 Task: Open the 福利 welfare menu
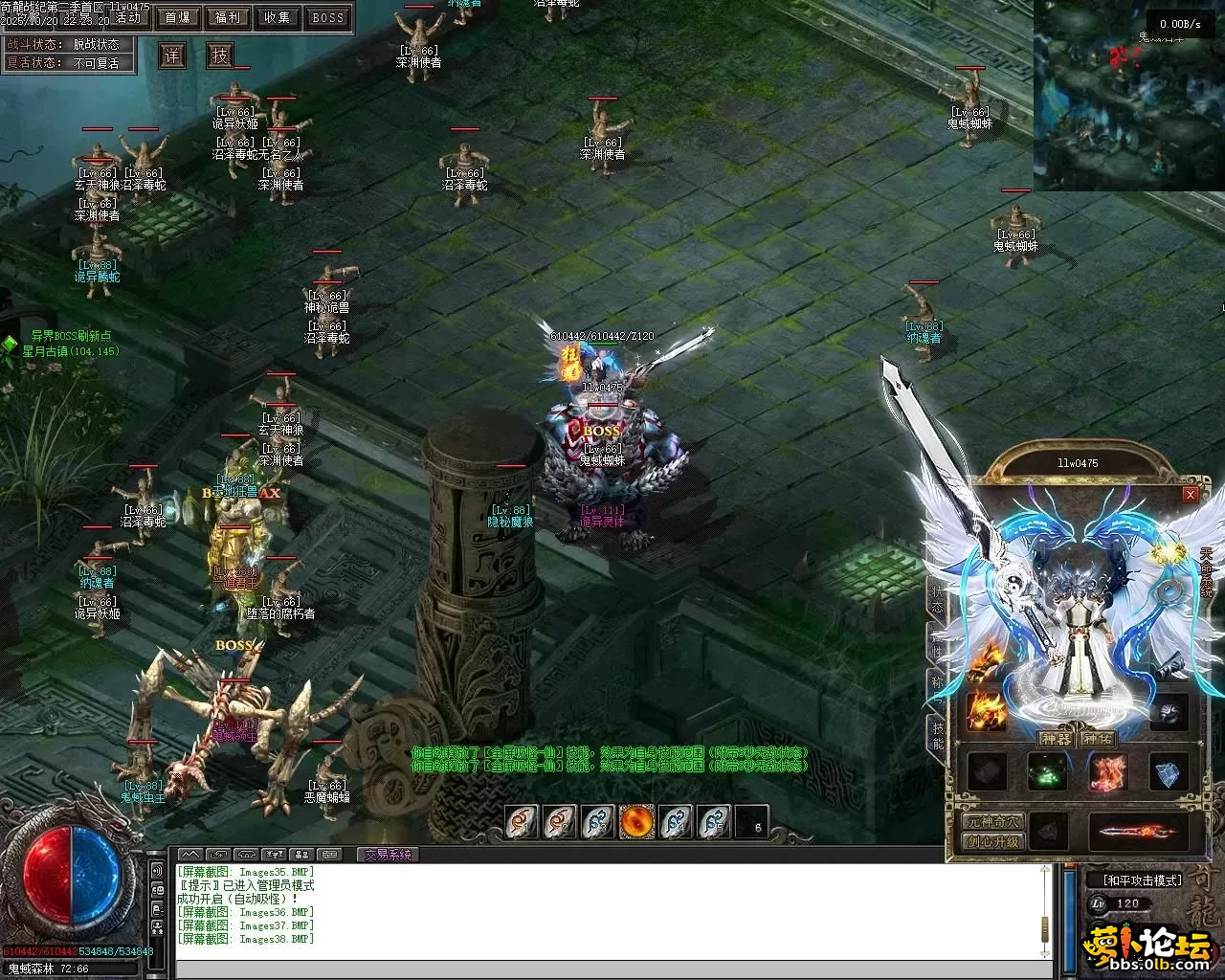(228, 17)
